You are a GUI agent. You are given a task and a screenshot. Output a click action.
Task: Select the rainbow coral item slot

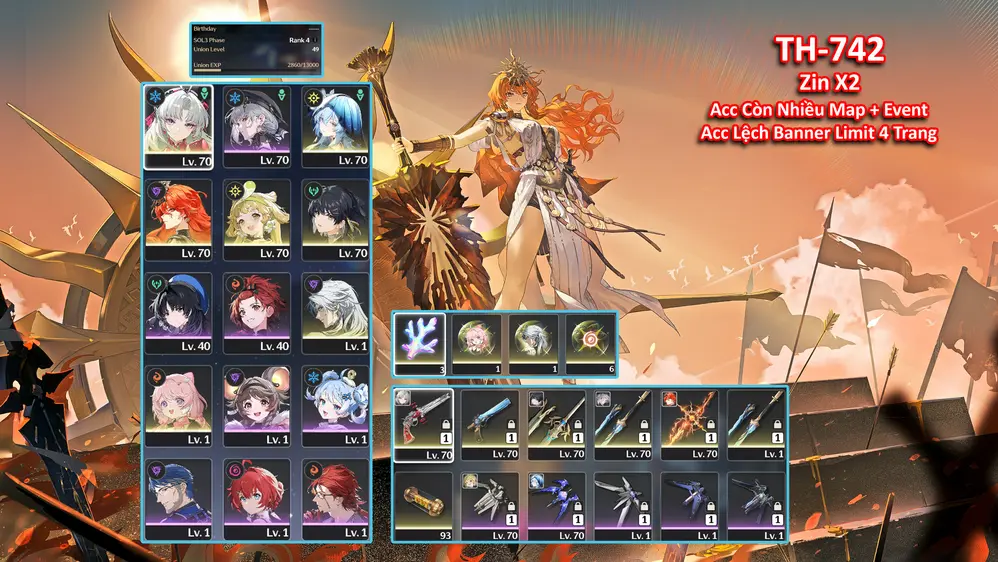point(419,342)
